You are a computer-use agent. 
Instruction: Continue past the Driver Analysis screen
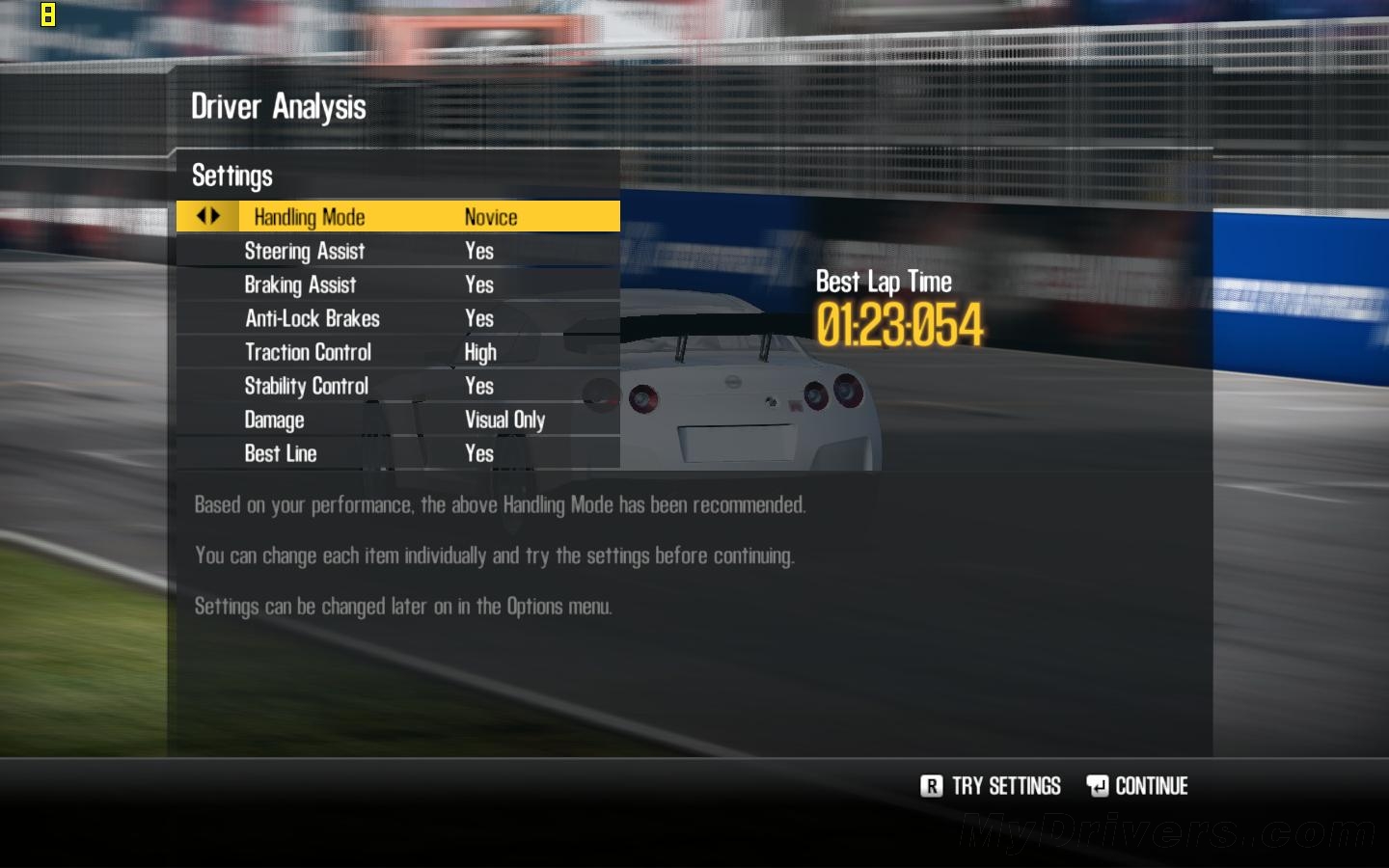point(1138,786)
